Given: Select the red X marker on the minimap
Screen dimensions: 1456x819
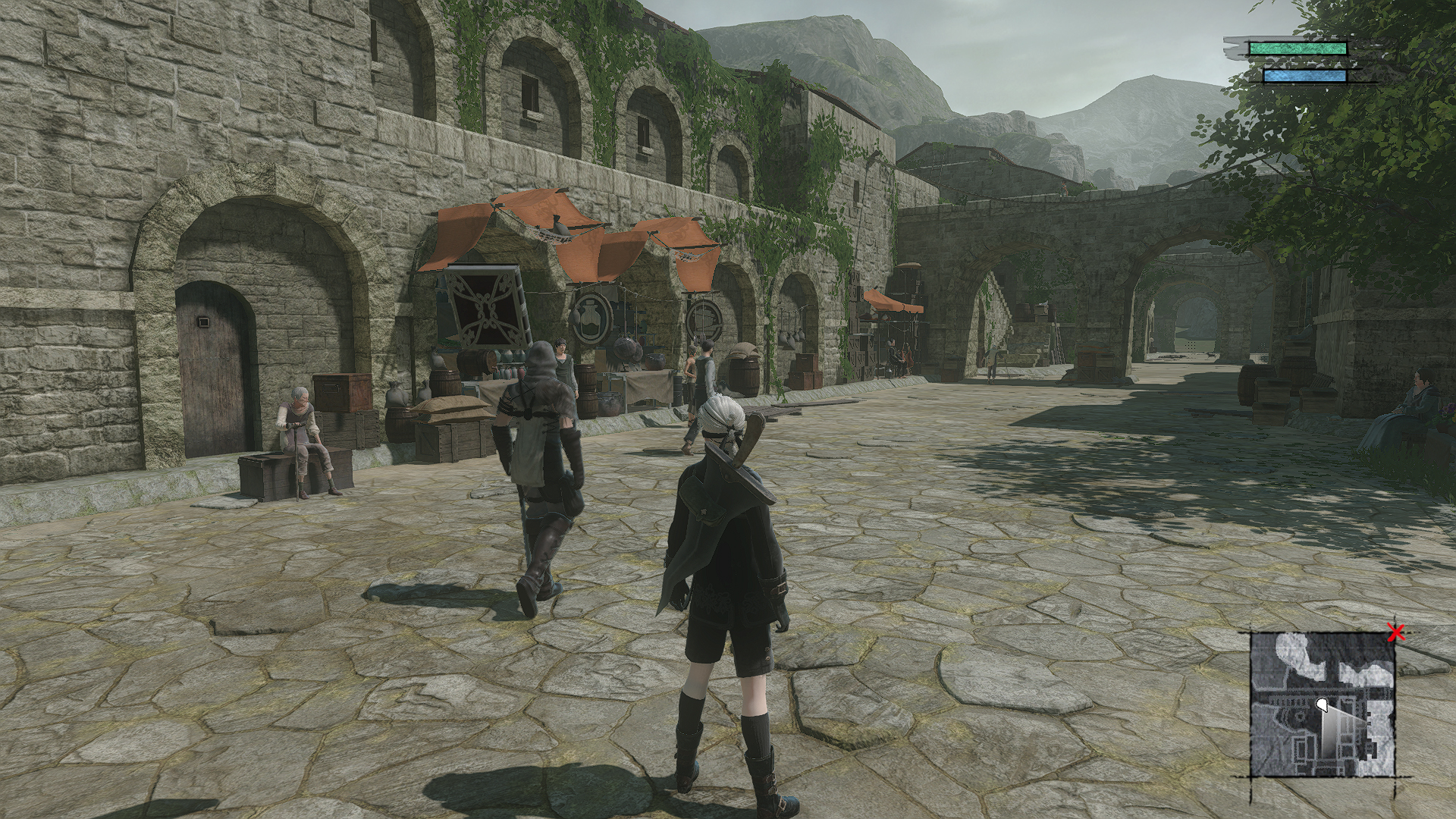Looking at the screenshot, I should pyautogui.click(x=1395, y=632).
